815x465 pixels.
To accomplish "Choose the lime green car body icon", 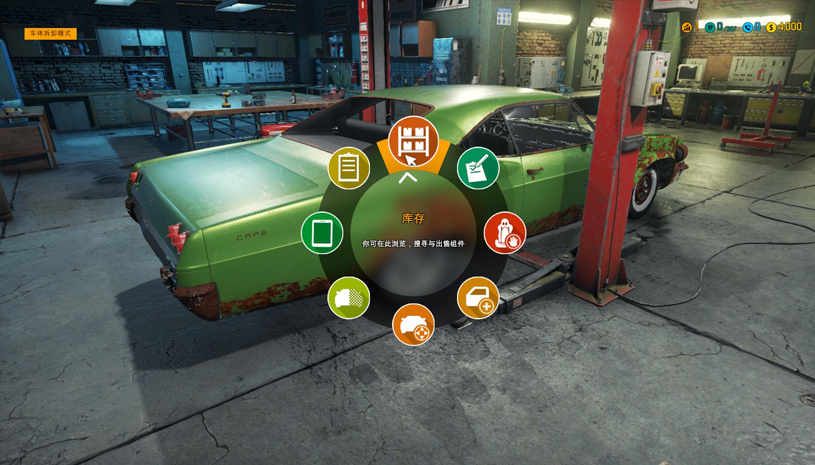I will pyautogui.click(x=348, y=298).
